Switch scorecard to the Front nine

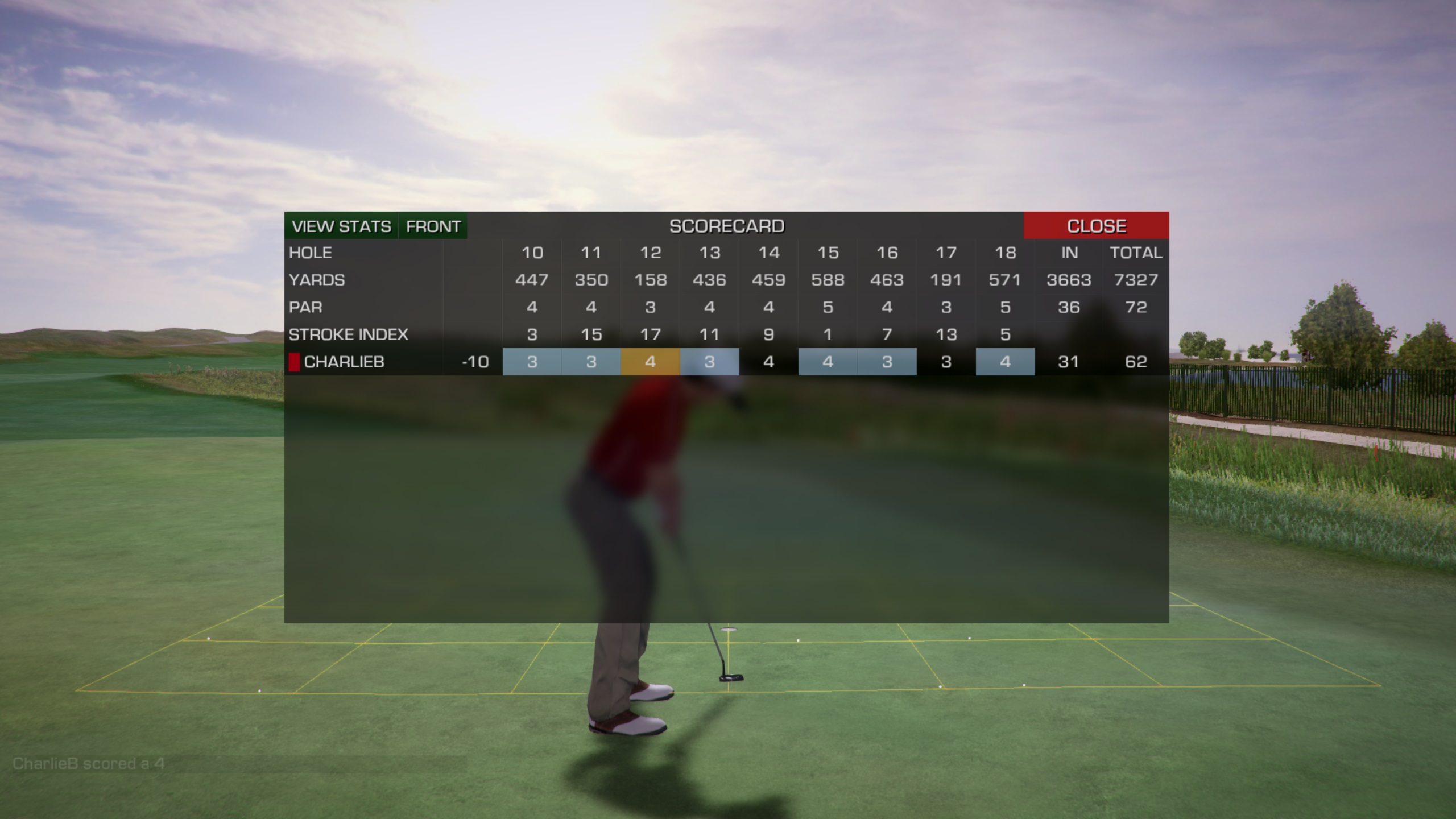pos(433,226)
